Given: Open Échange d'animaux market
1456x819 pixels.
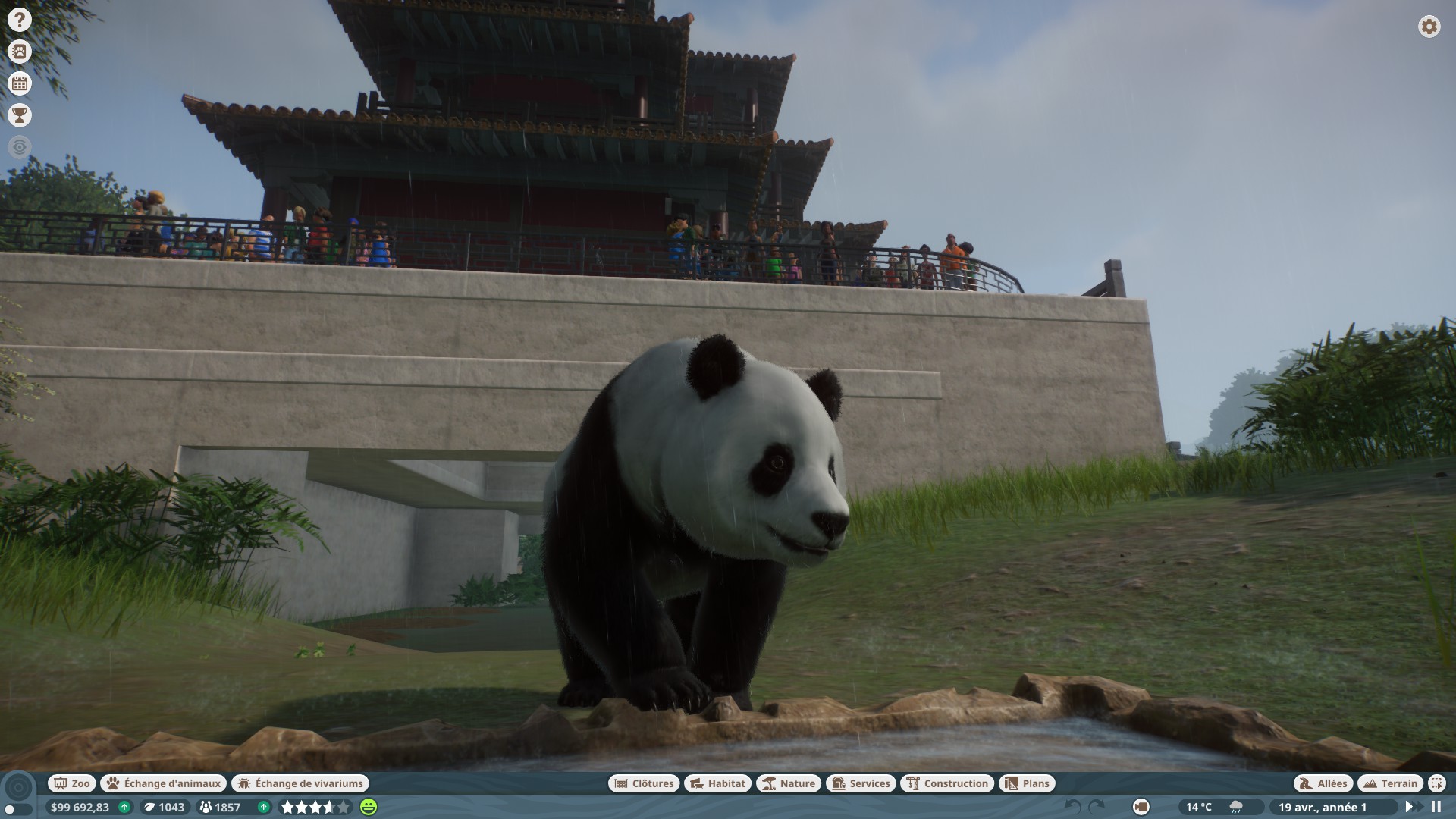Looking at the screenshot, I should (164, 783).
